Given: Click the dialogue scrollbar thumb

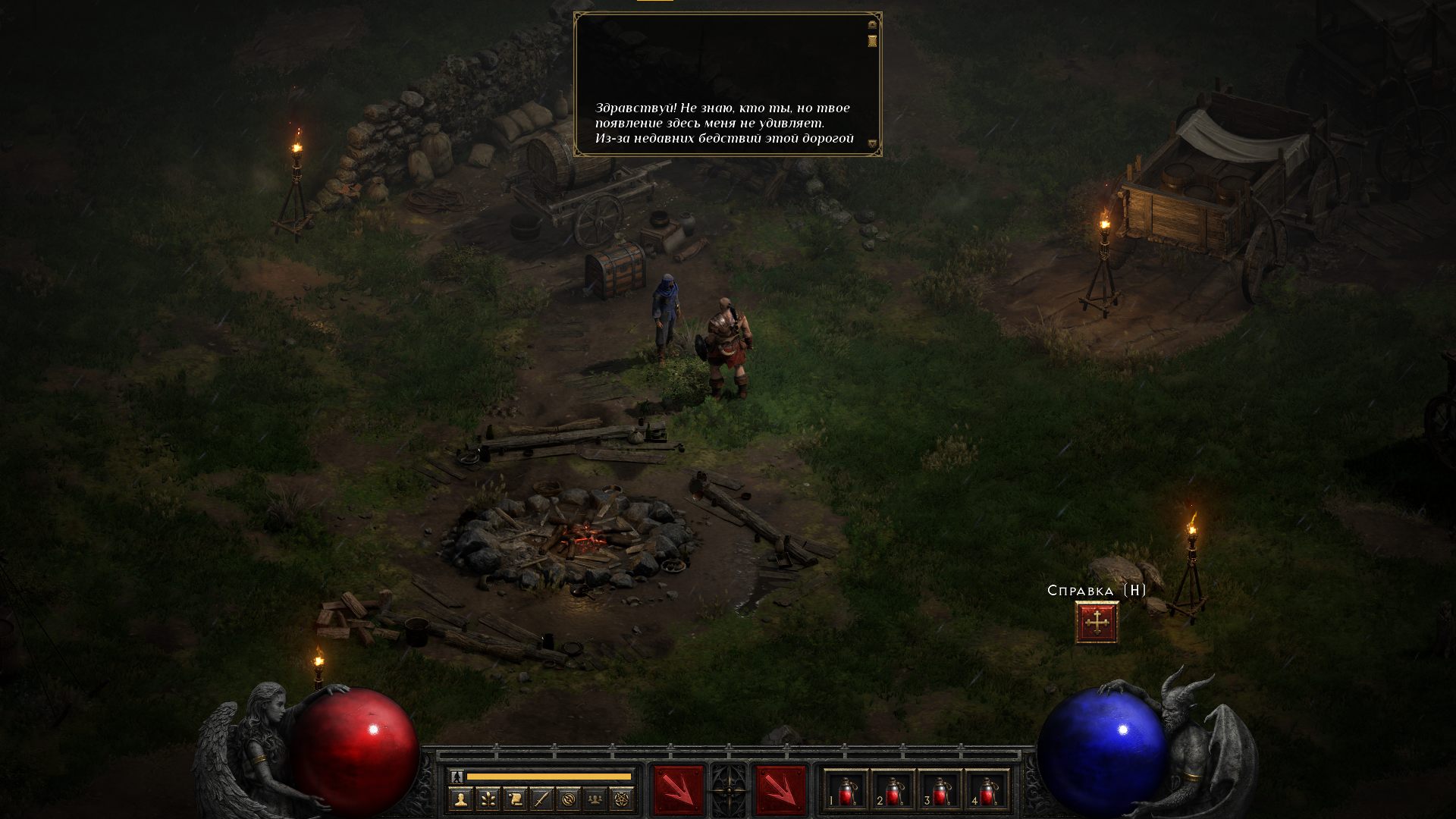Looking at the screenshot, I should pos(872,40).
